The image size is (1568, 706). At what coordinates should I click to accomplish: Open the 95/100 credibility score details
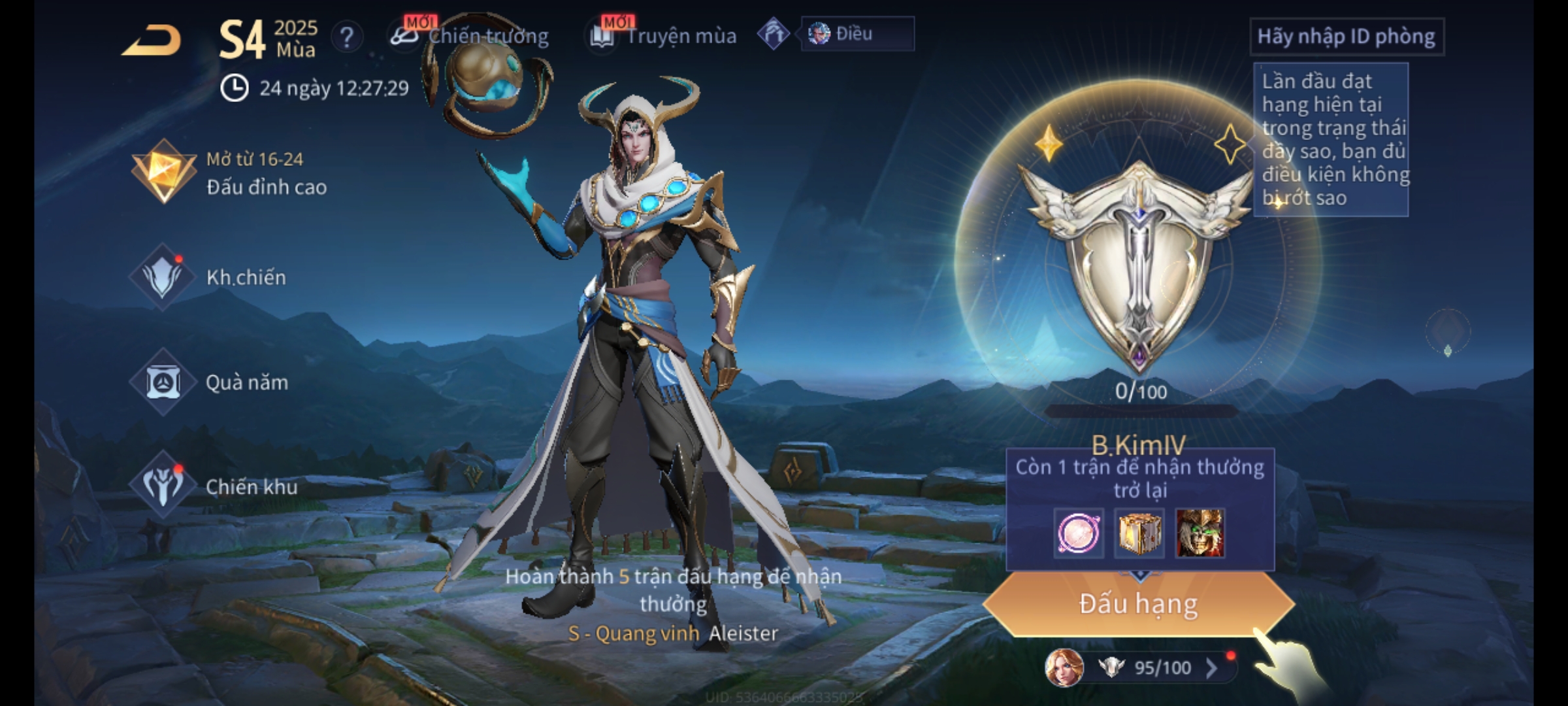tap(1163, 667)
